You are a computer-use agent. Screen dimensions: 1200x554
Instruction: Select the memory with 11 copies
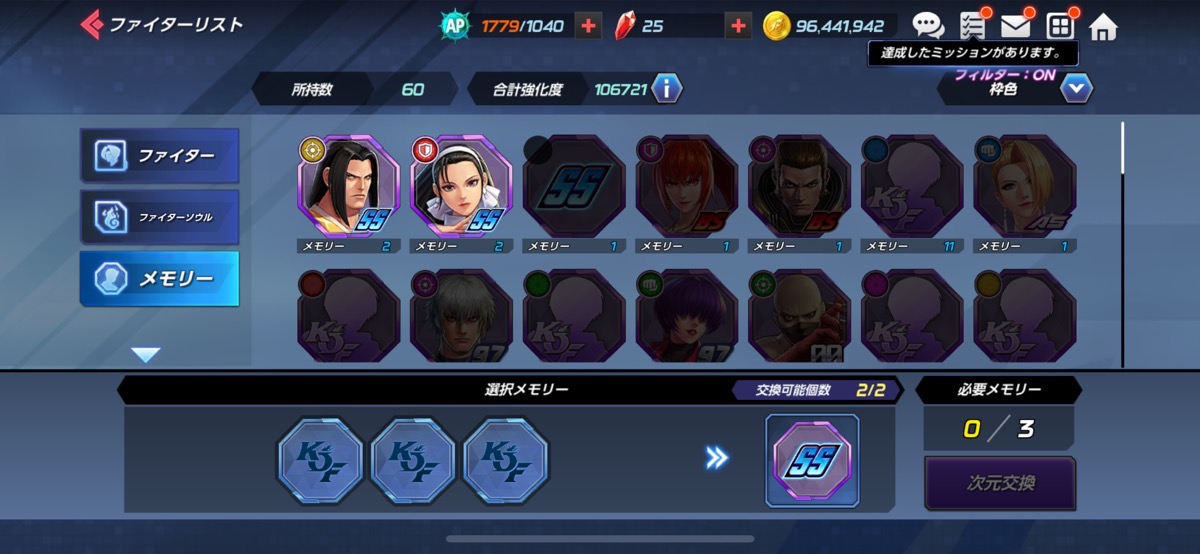[910, 186]
